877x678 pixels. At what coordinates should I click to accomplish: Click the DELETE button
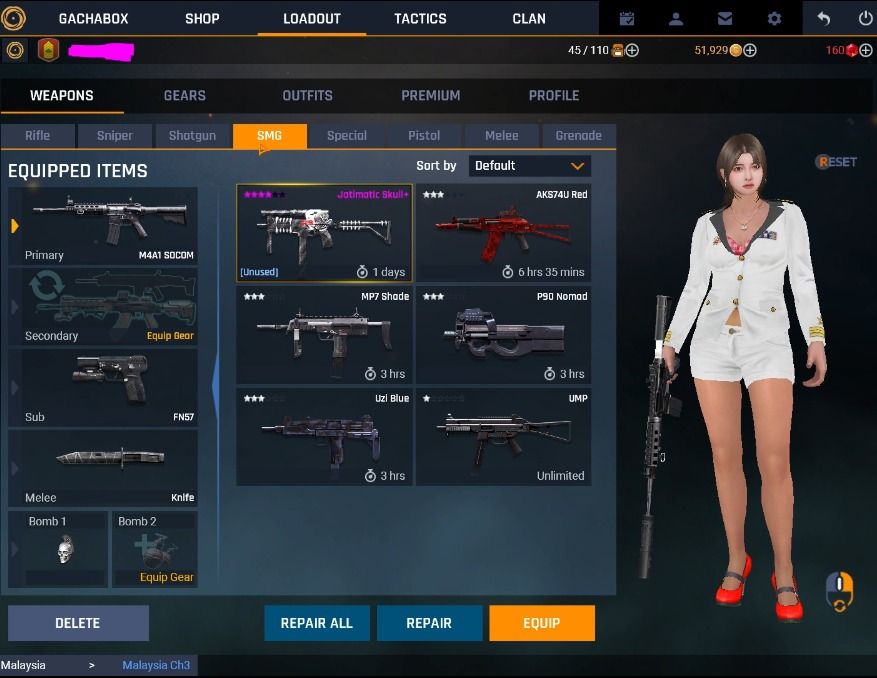coord(78,623)
